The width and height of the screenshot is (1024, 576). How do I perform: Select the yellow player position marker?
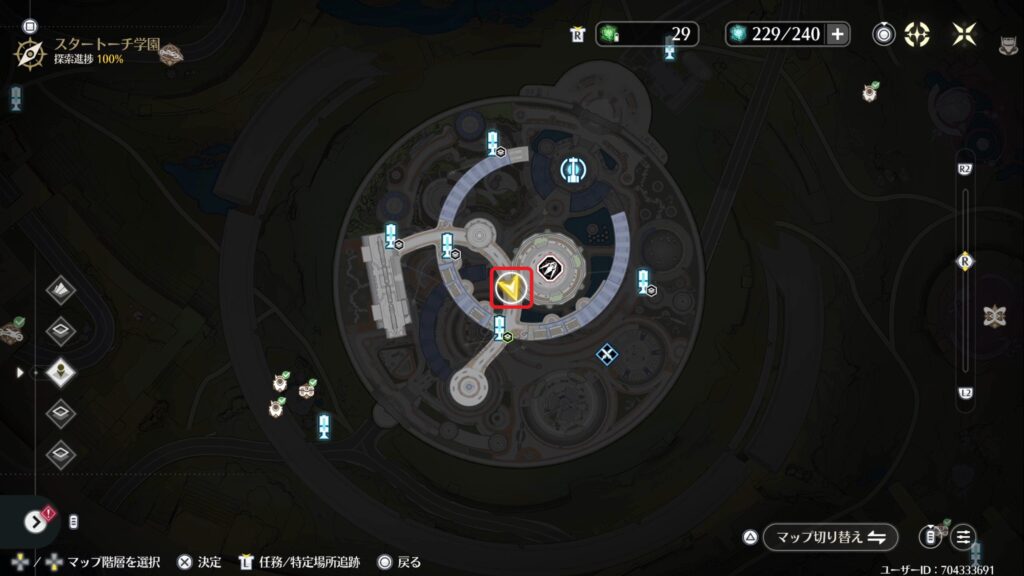[511, 288]
